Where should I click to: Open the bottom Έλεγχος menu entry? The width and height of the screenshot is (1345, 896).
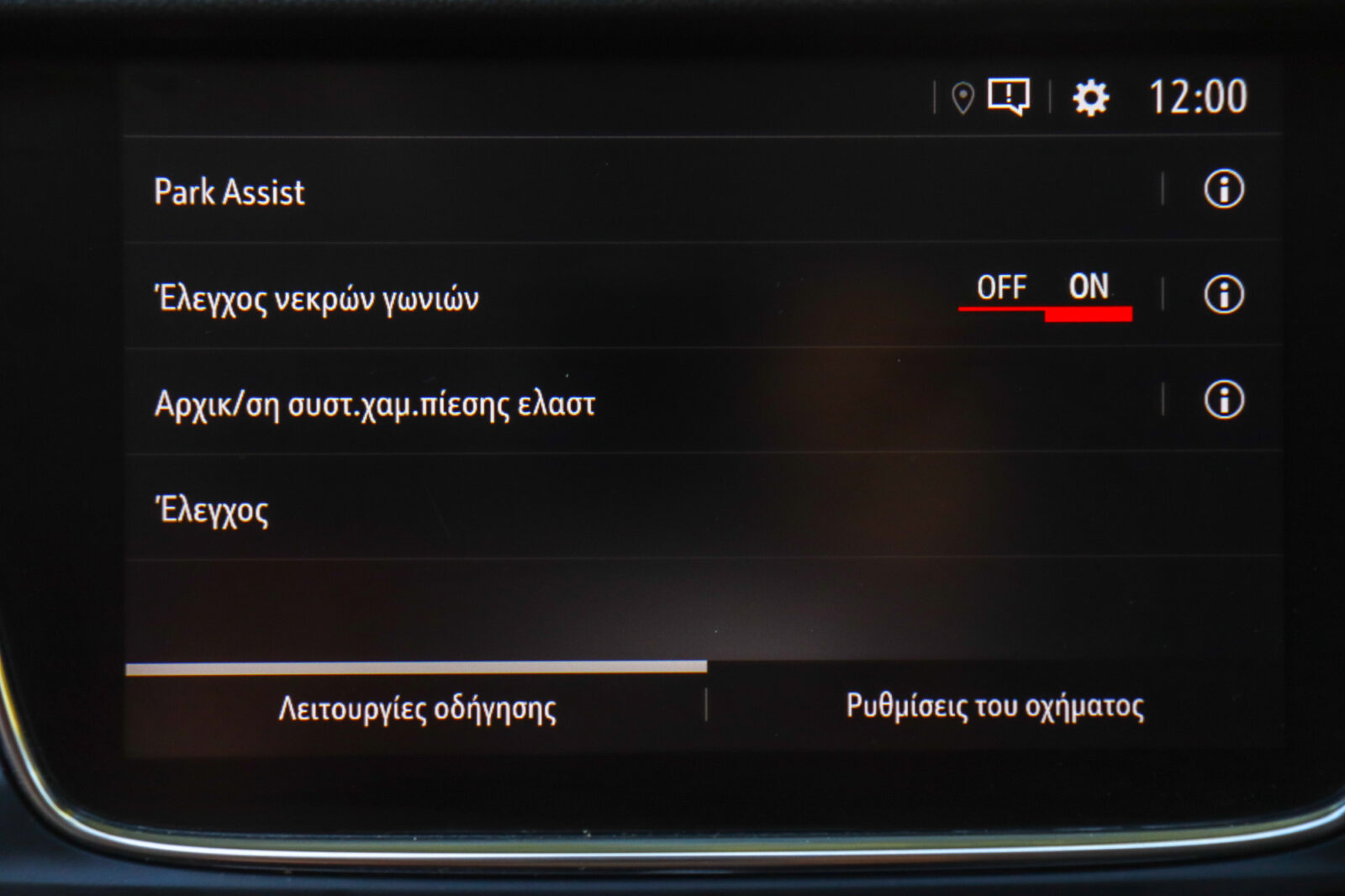[212, 510]
